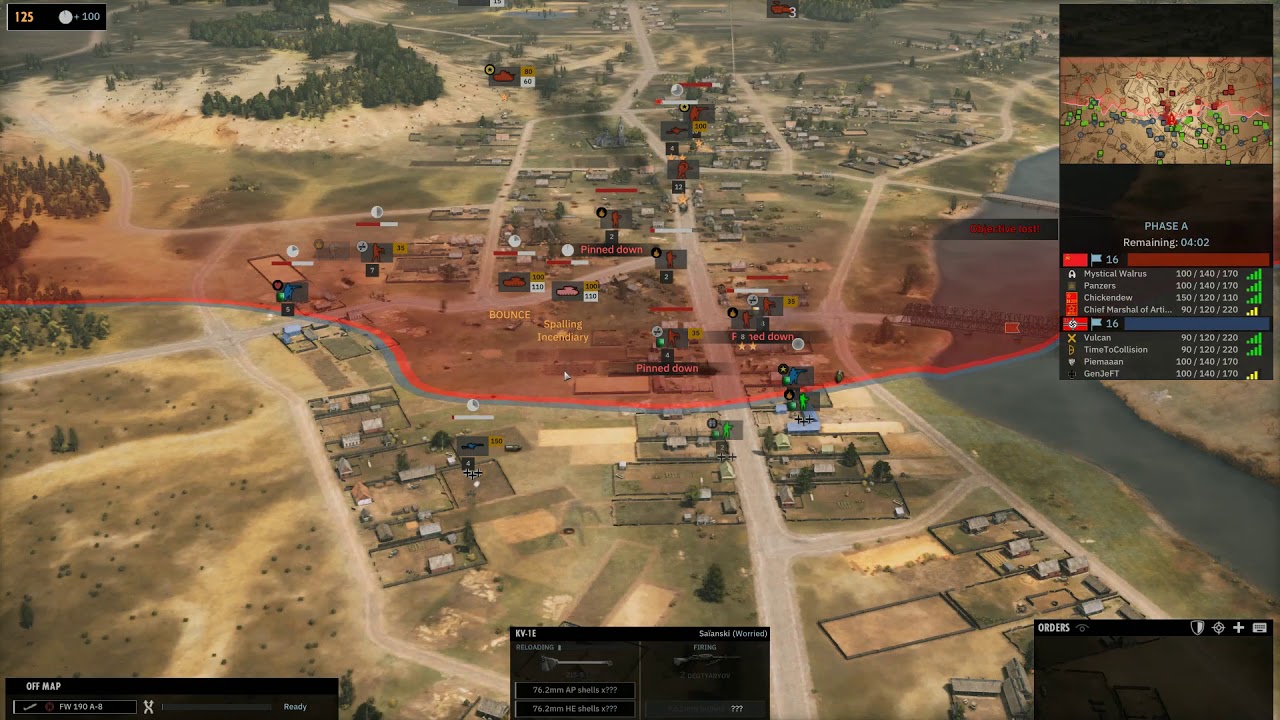
Task: Select player Vulcan in scoreboard
Action: [1097, 338]
